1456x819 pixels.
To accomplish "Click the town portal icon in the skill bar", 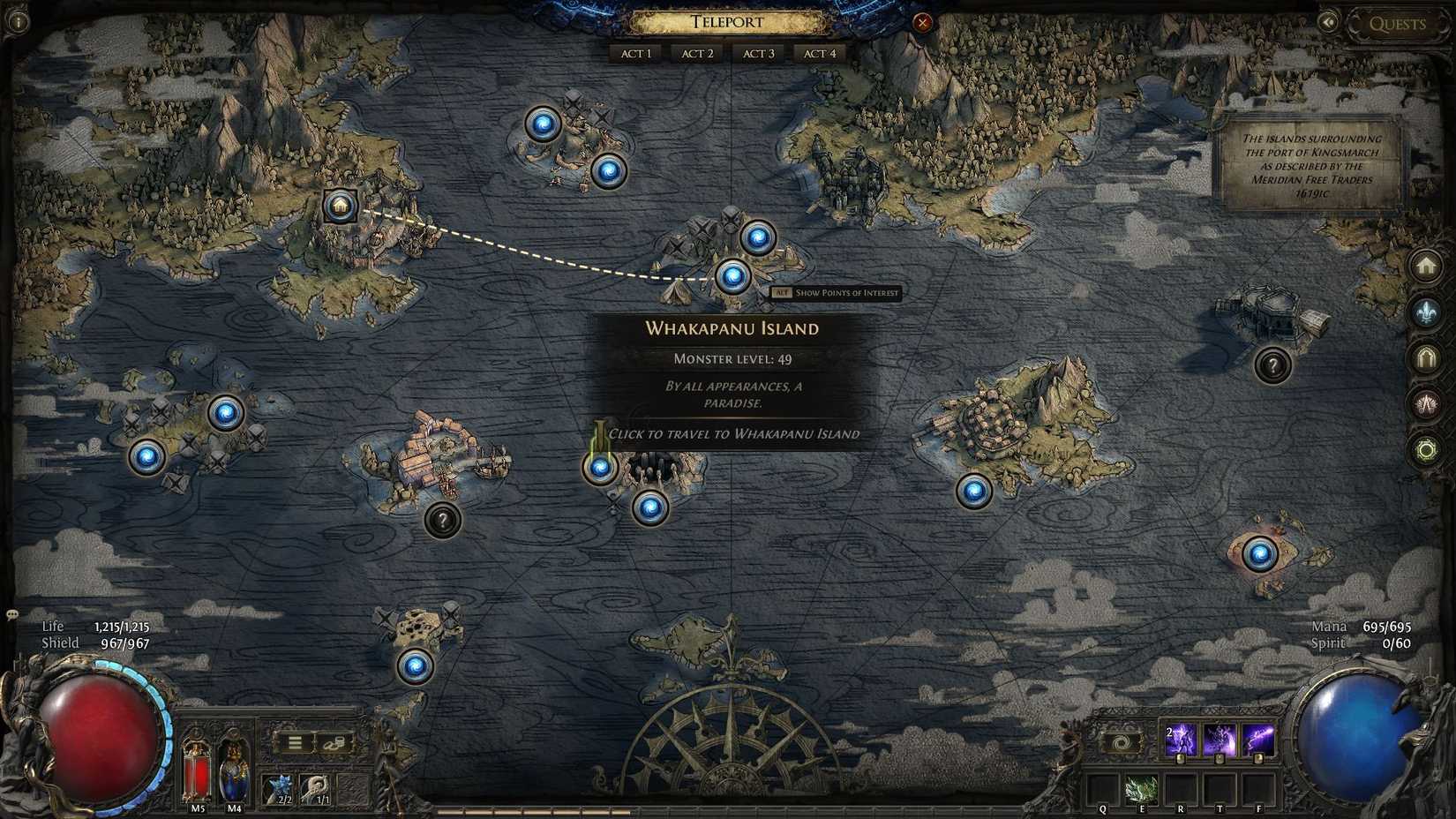I will 1121,742.
